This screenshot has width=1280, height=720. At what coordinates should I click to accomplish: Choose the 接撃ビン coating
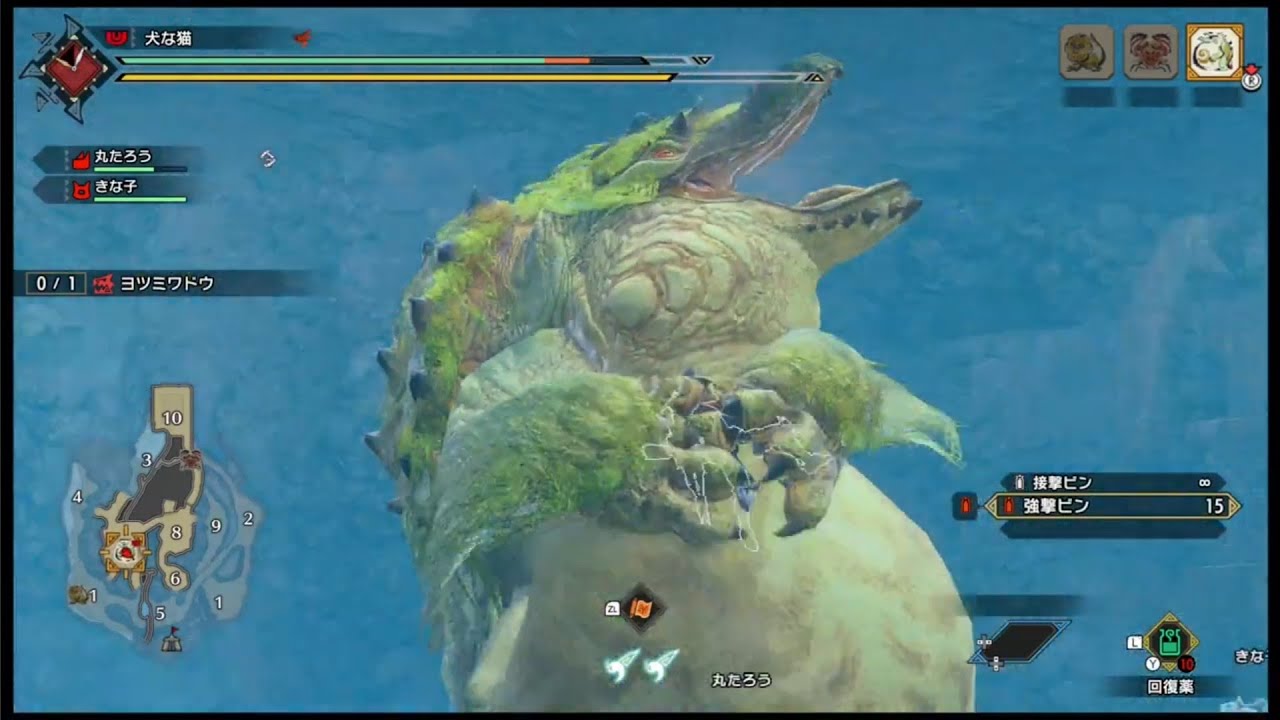pyautogui.click(x=1110, y=482)
